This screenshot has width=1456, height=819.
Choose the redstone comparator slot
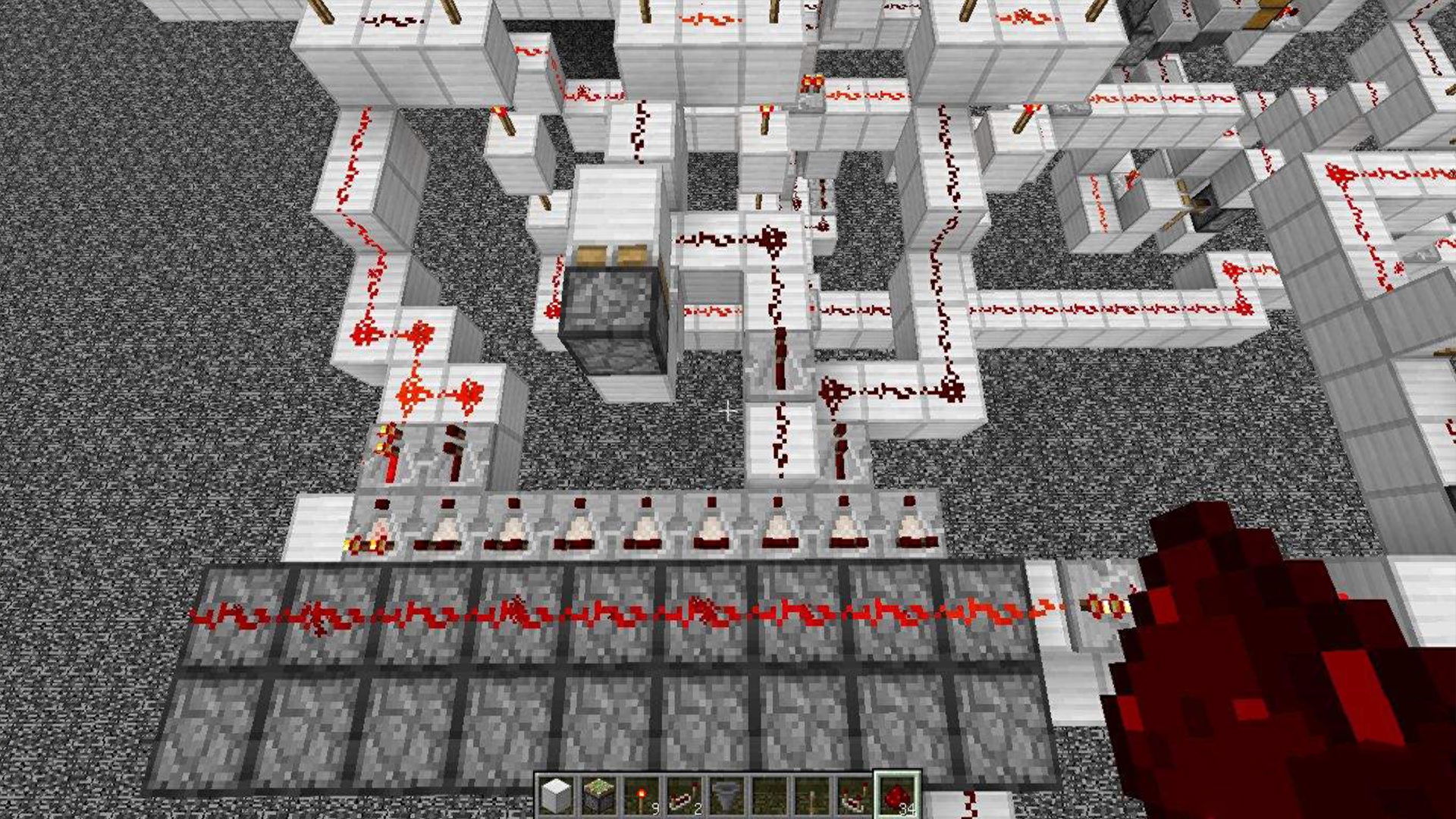(853, 796)
